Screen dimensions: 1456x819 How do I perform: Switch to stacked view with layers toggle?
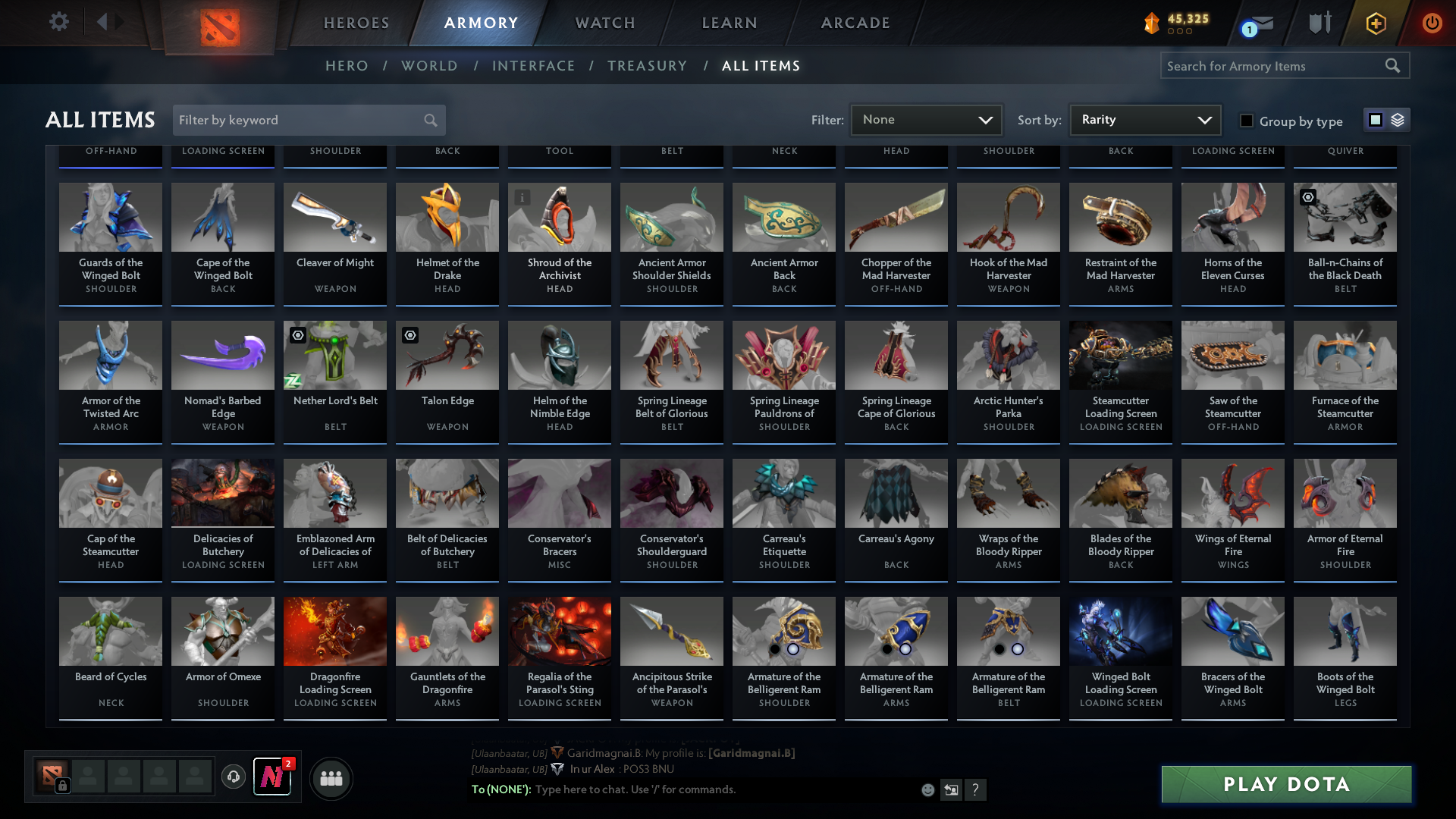tap(1397, 120)
